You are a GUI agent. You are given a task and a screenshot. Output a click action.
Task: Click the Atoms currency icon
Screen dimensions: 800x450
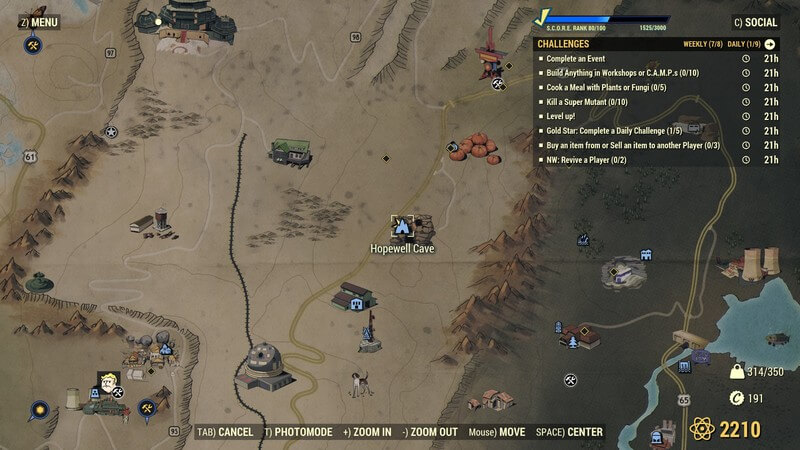(702, 430)
